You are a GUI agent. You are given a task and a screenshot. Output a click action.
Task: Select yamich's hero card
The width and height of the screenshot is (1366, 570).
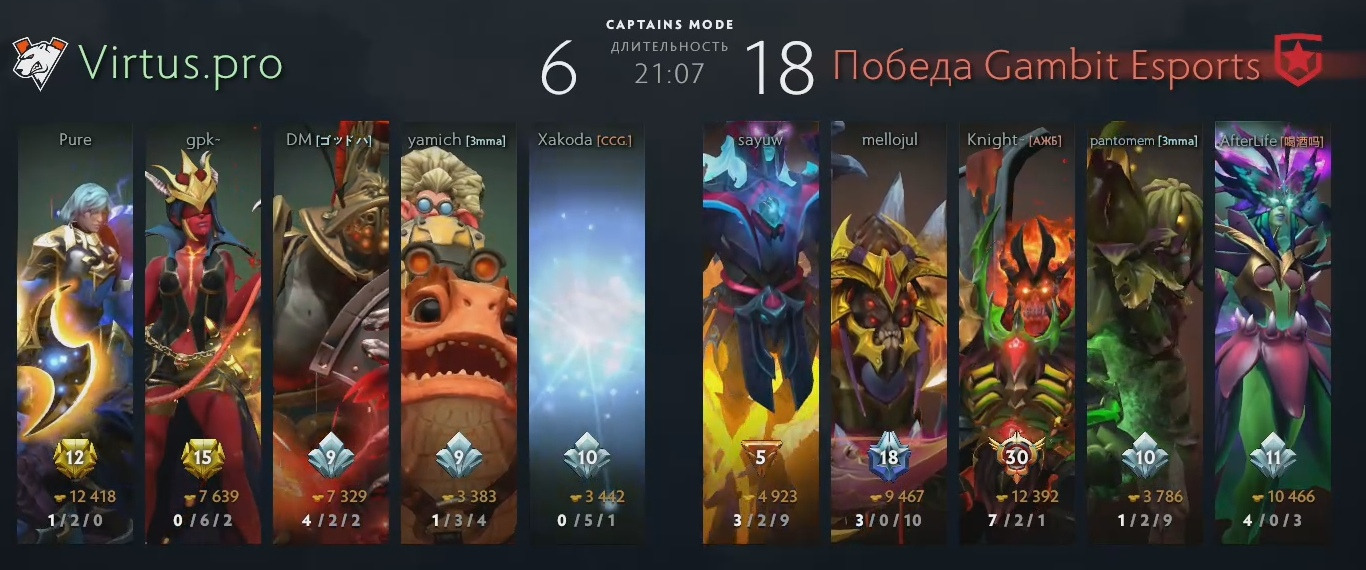[459, 330]
